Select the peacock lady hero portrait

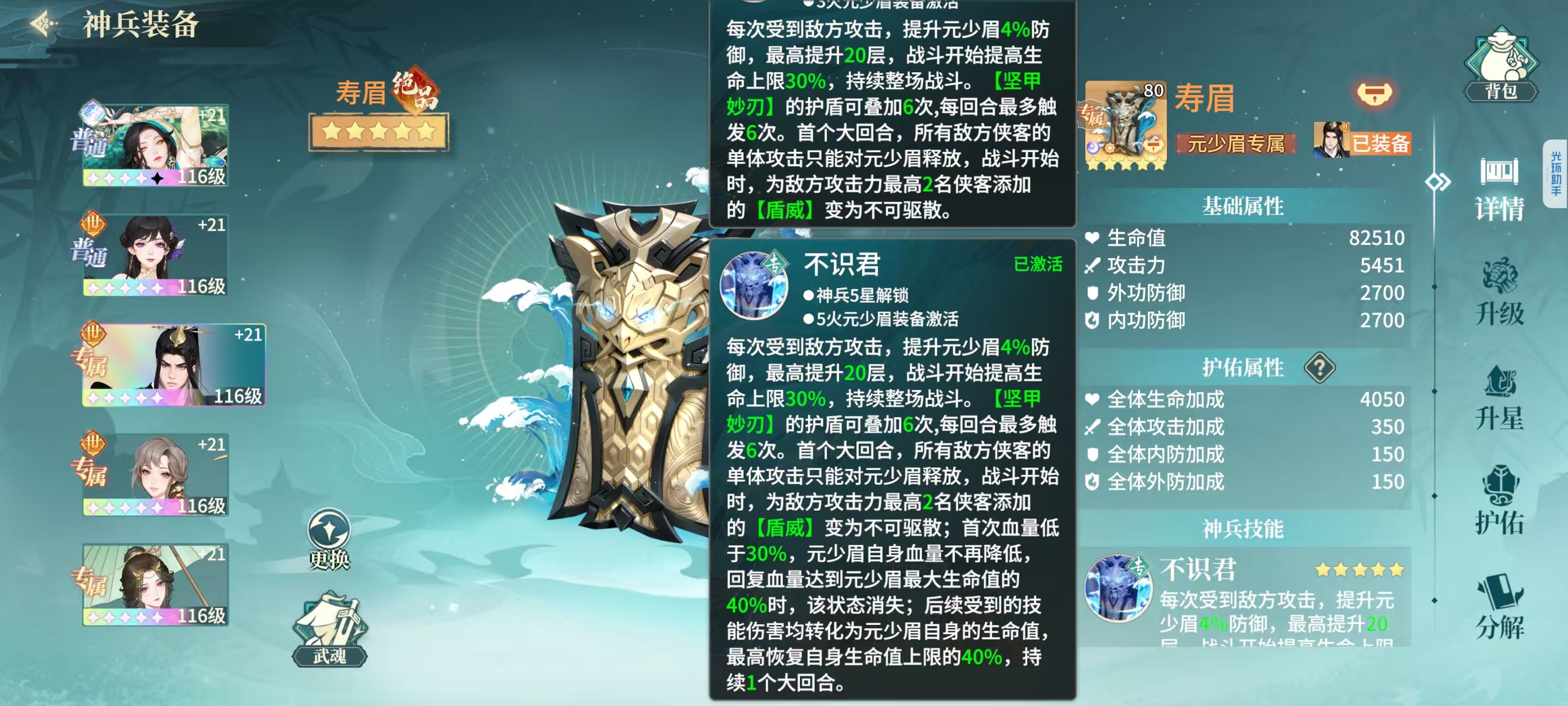click(156, 145)
